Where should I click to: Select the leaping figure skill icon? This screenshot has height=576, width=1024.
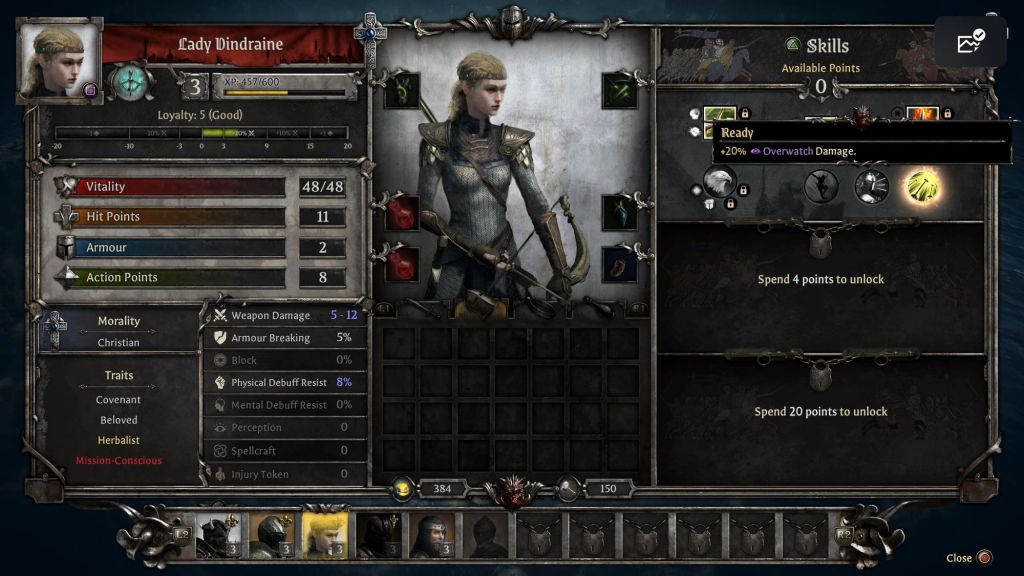(821, 186)
